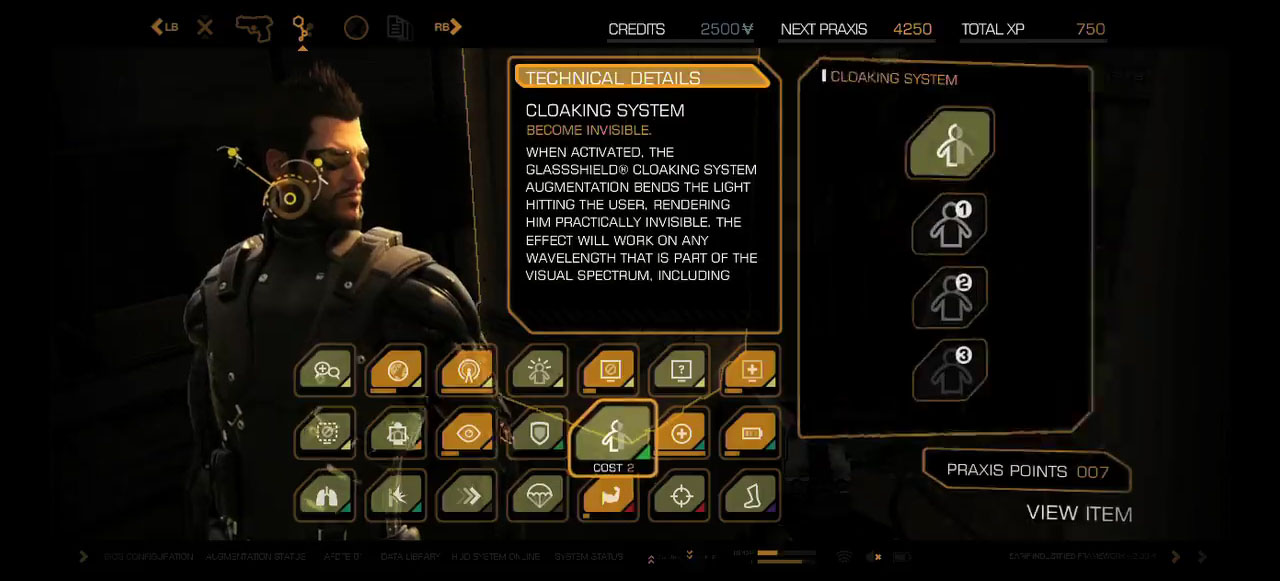Select the speech bubbles social augmentation
This screenshot has height=581, width=1280.
326,371
